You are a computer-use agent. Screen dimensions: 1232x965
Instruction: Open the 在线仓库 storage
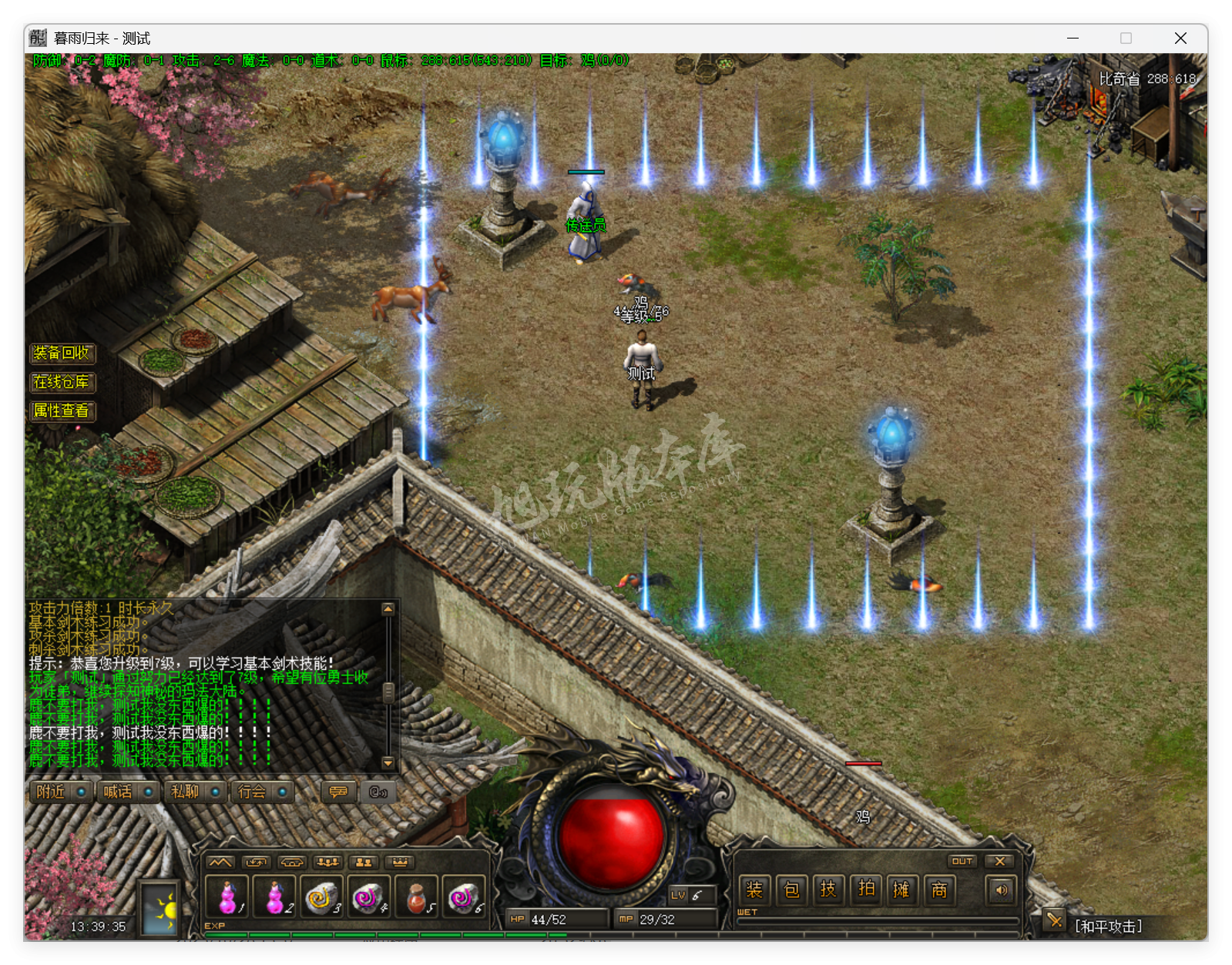coord(62,383)
